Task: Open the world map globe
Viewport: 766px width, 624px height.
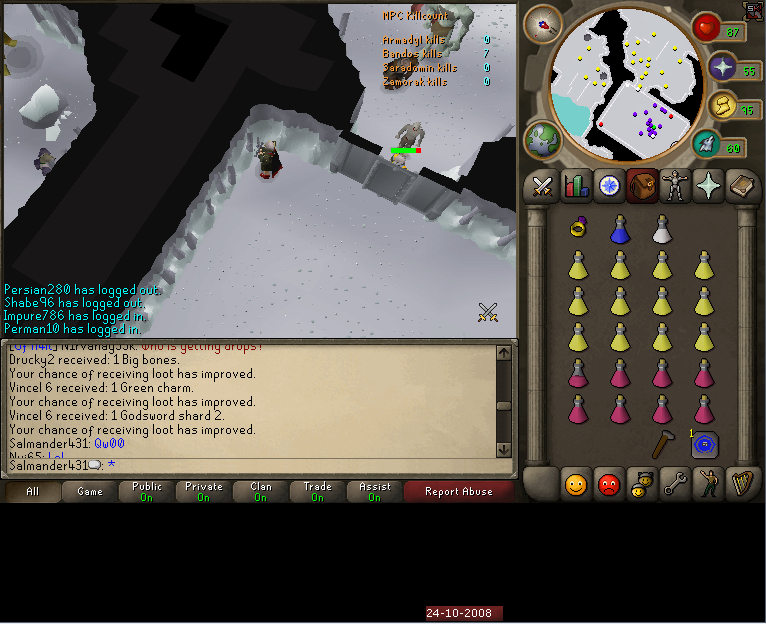Action: 543,141
